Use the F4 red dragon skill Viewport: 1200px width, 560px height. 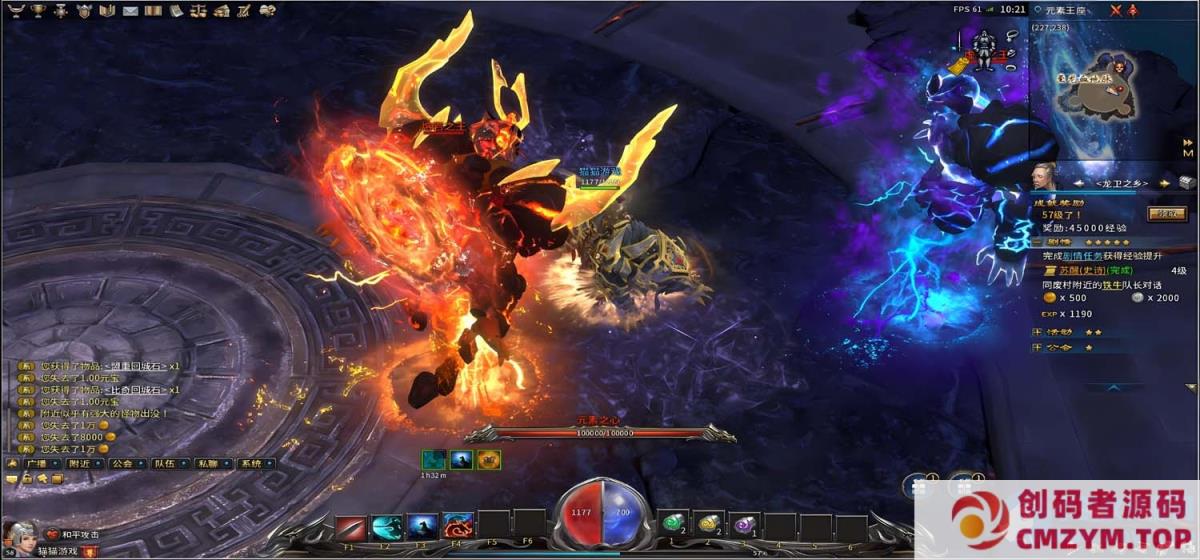point(458,527)
